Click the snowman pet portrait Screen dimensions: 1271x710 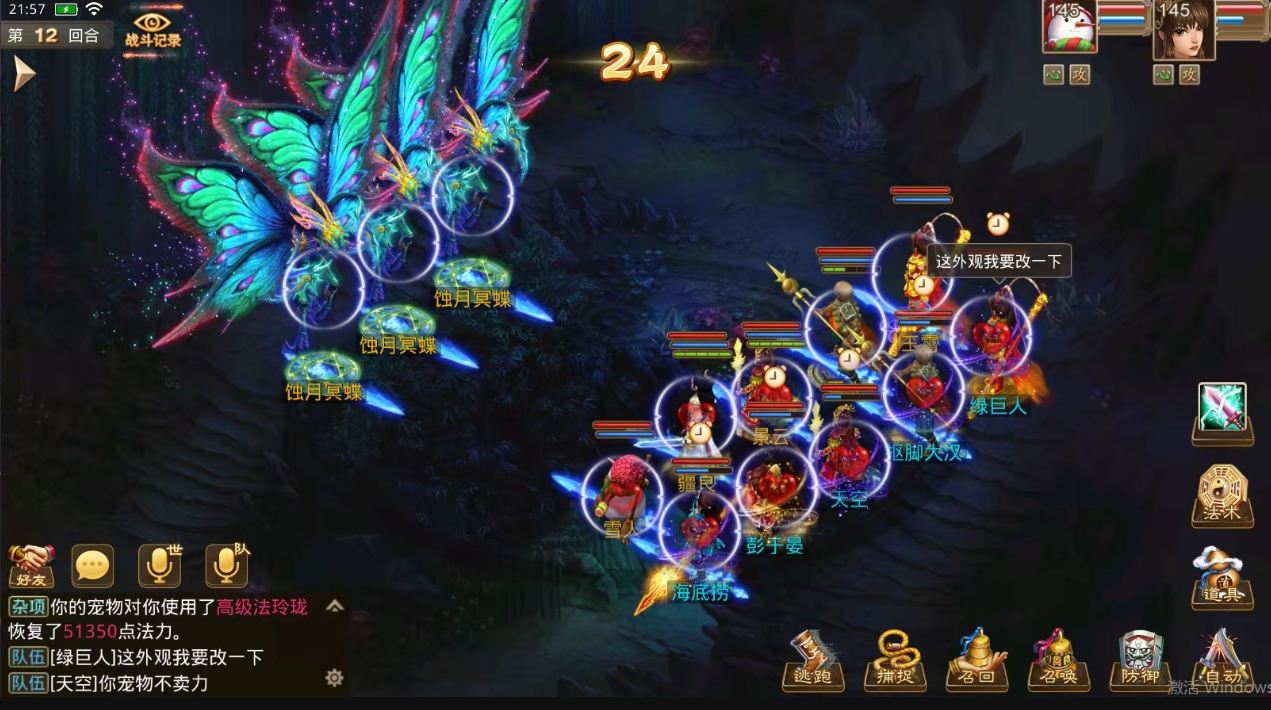pyautogui.click(x=1069, y=26)
